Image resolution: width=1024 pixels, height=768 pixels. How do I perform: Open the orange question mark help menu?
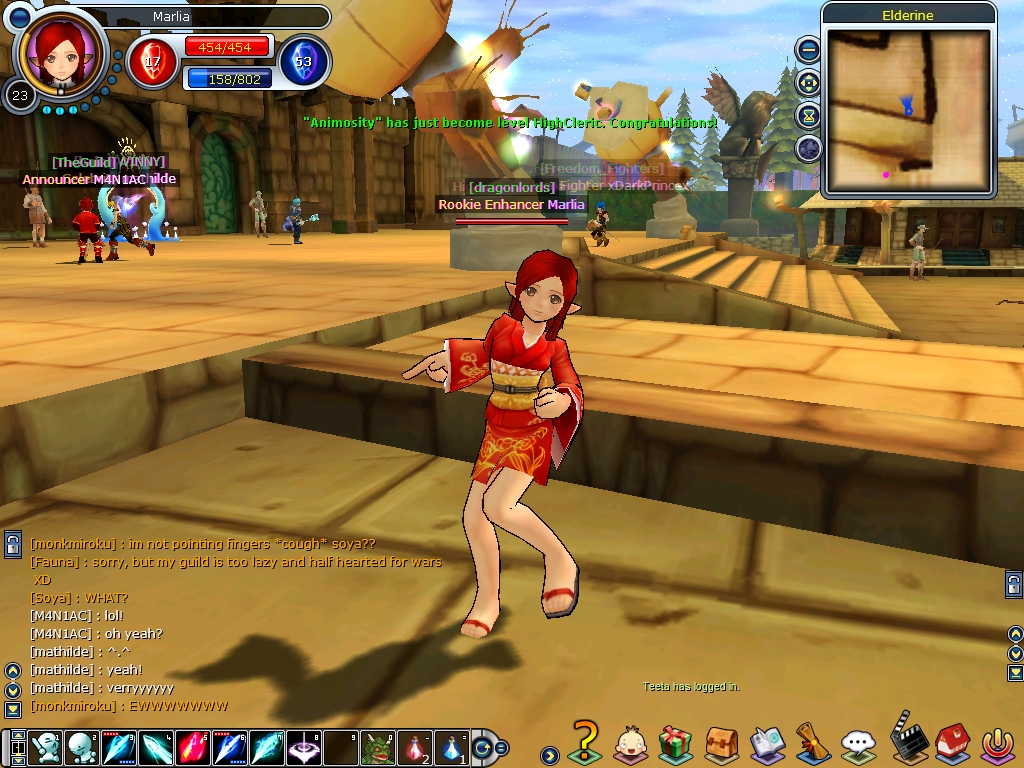pyautogui.click(x=585, y=743)
